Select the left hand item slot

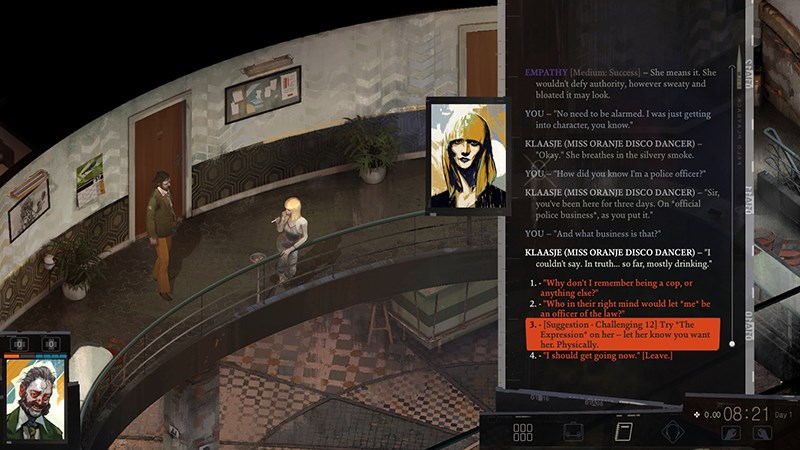pos(729,433)
